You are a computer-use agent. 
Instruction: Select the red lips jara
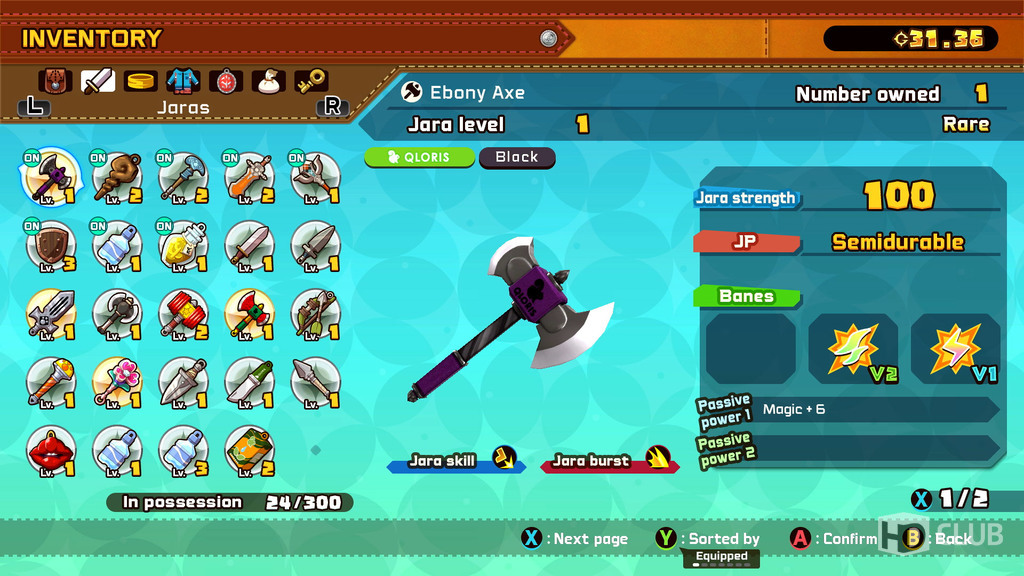pos(47,451)
